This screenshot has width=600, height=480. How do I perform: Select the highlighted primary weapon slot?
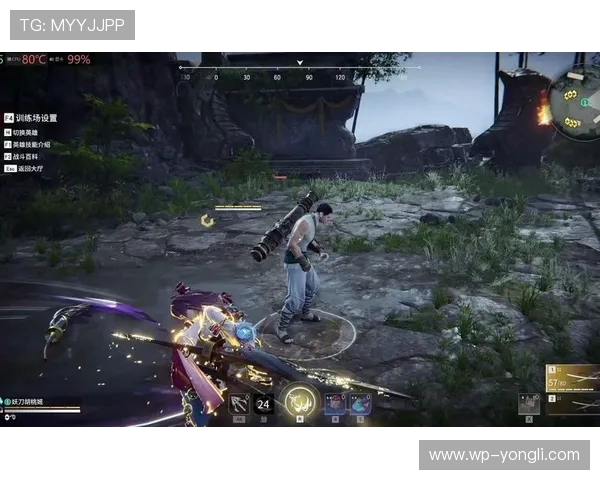tap(572, 378)
